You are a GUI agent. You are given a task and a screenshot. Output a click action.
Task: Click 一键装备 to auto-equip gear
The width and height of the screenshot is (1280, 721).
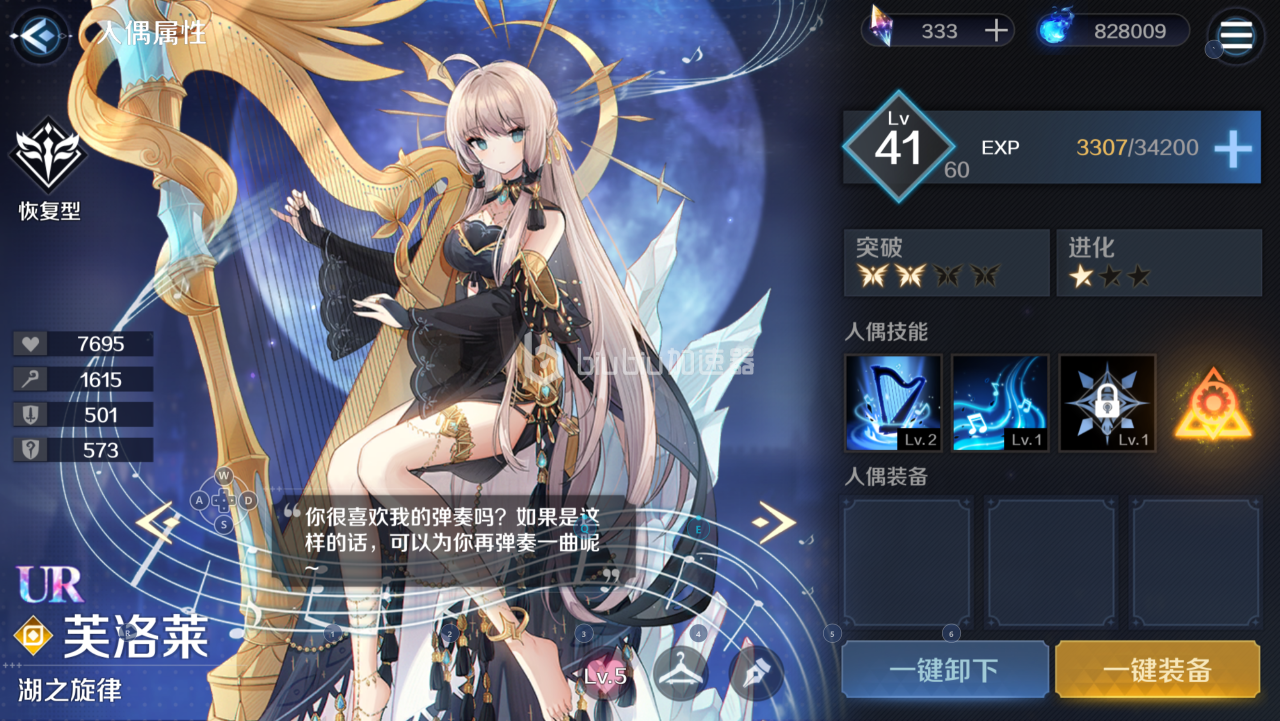tap(1158, 670)
